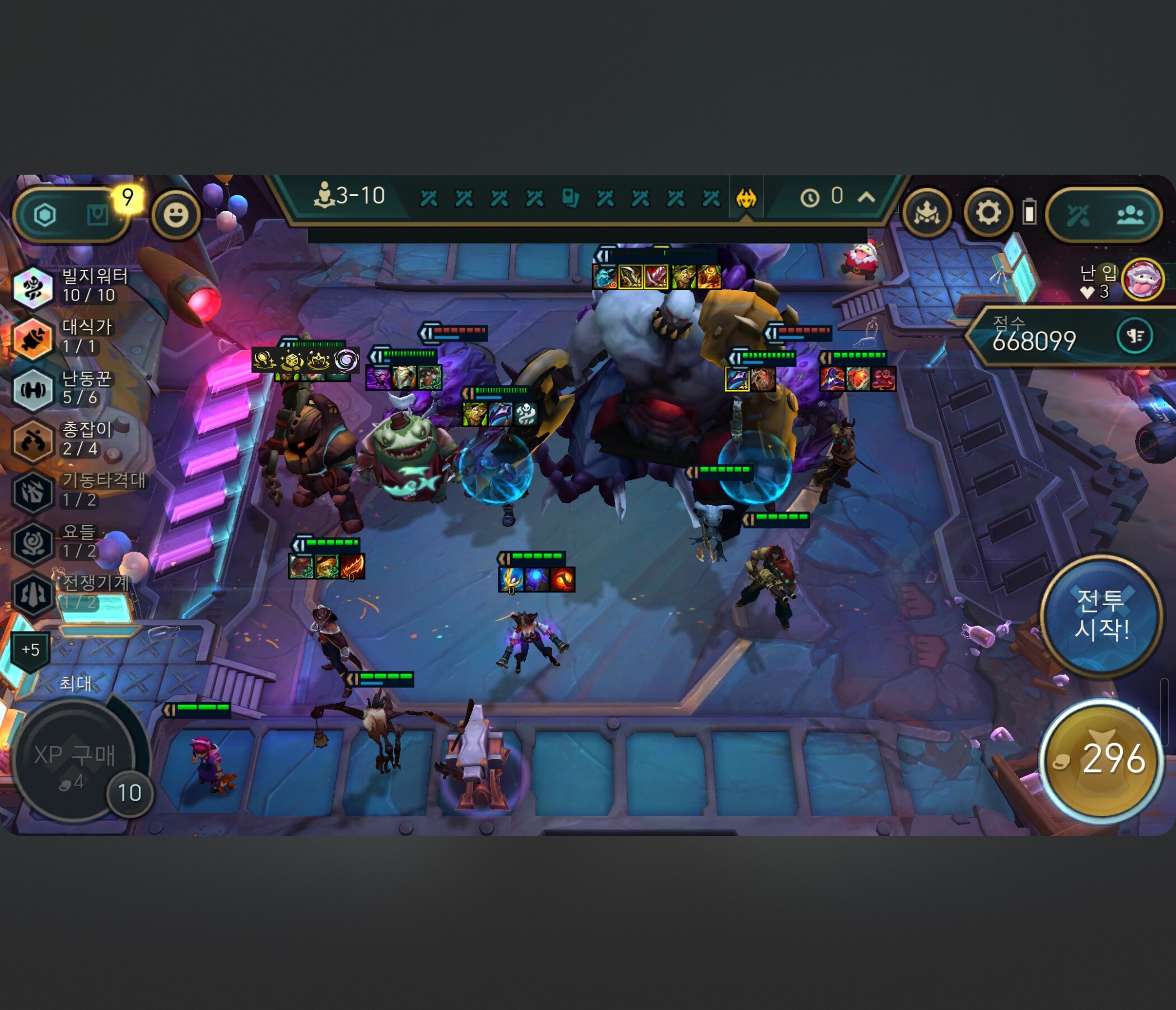Show the 전쟁기계 trait details
The height and width of the screenshot is (1010, 1176).
[33, 593]
